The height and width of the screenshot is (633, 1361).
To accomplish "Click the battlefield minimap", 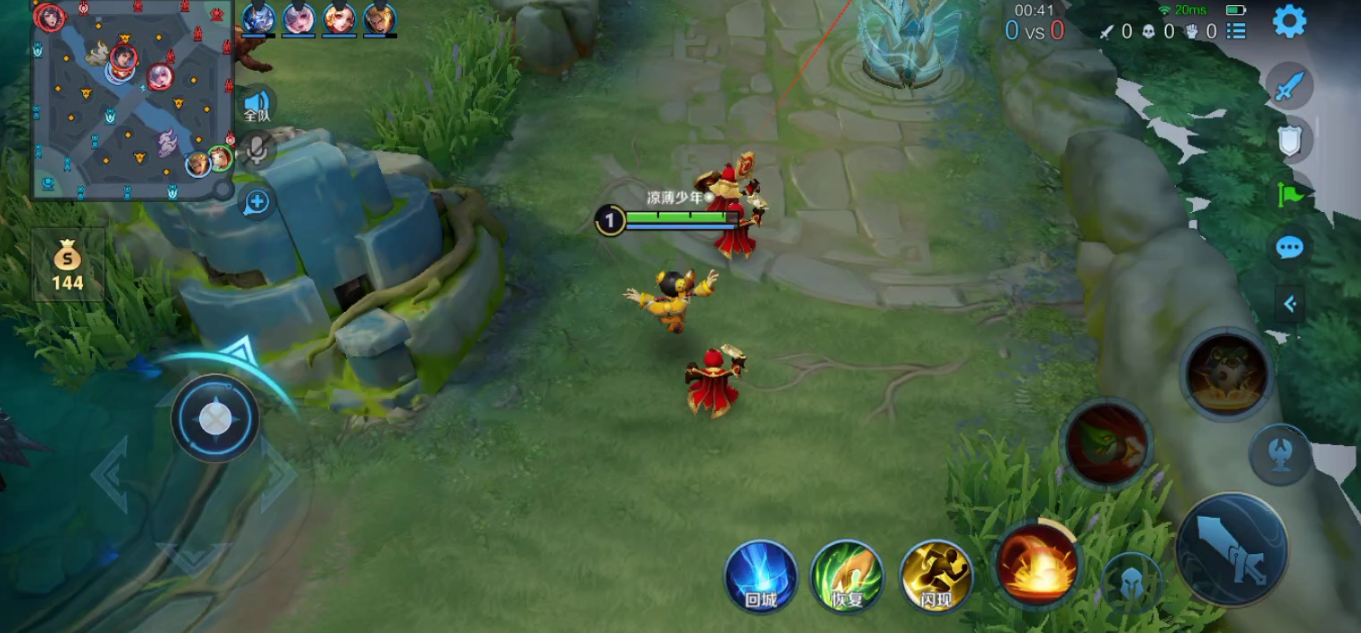I will [132, 100].
